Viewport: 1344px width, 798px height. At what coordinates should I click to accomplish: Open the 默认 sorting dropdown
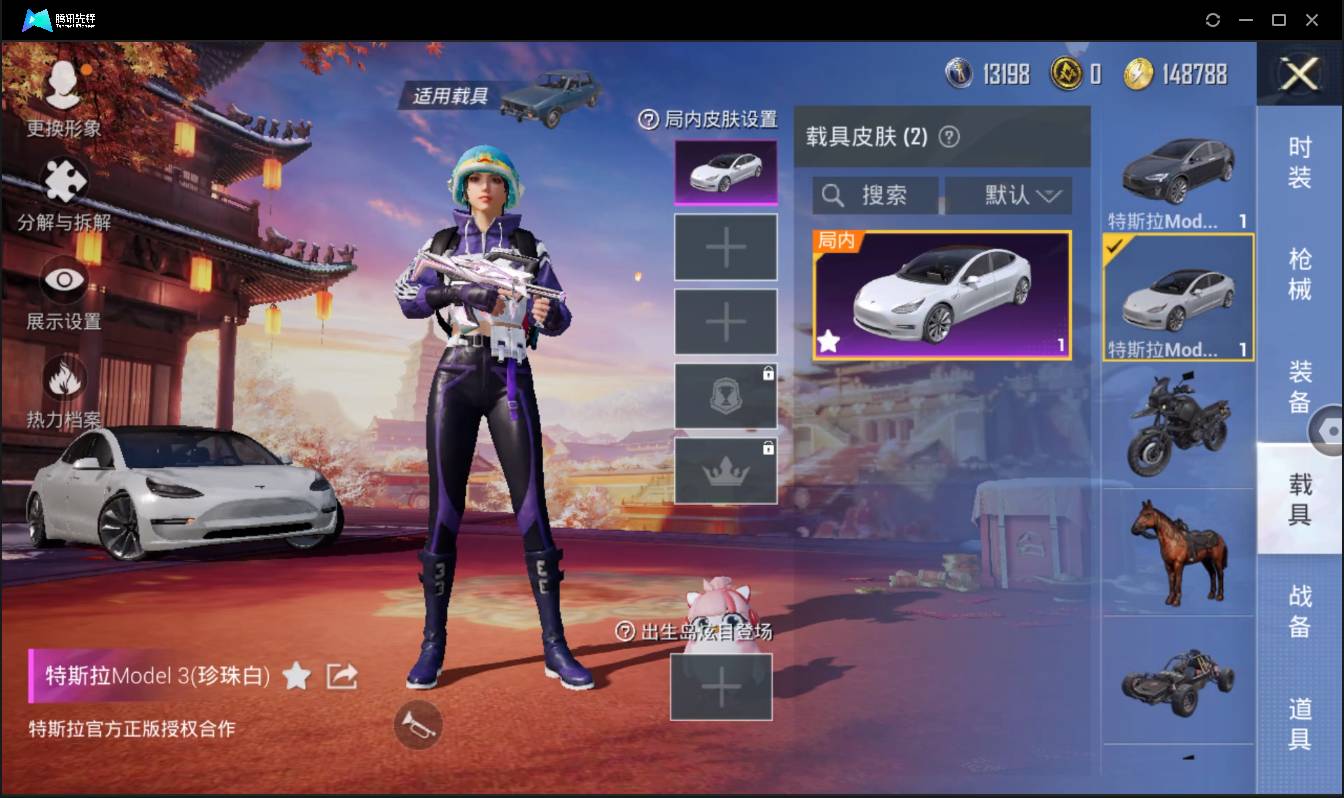(x=1008, y=195)
